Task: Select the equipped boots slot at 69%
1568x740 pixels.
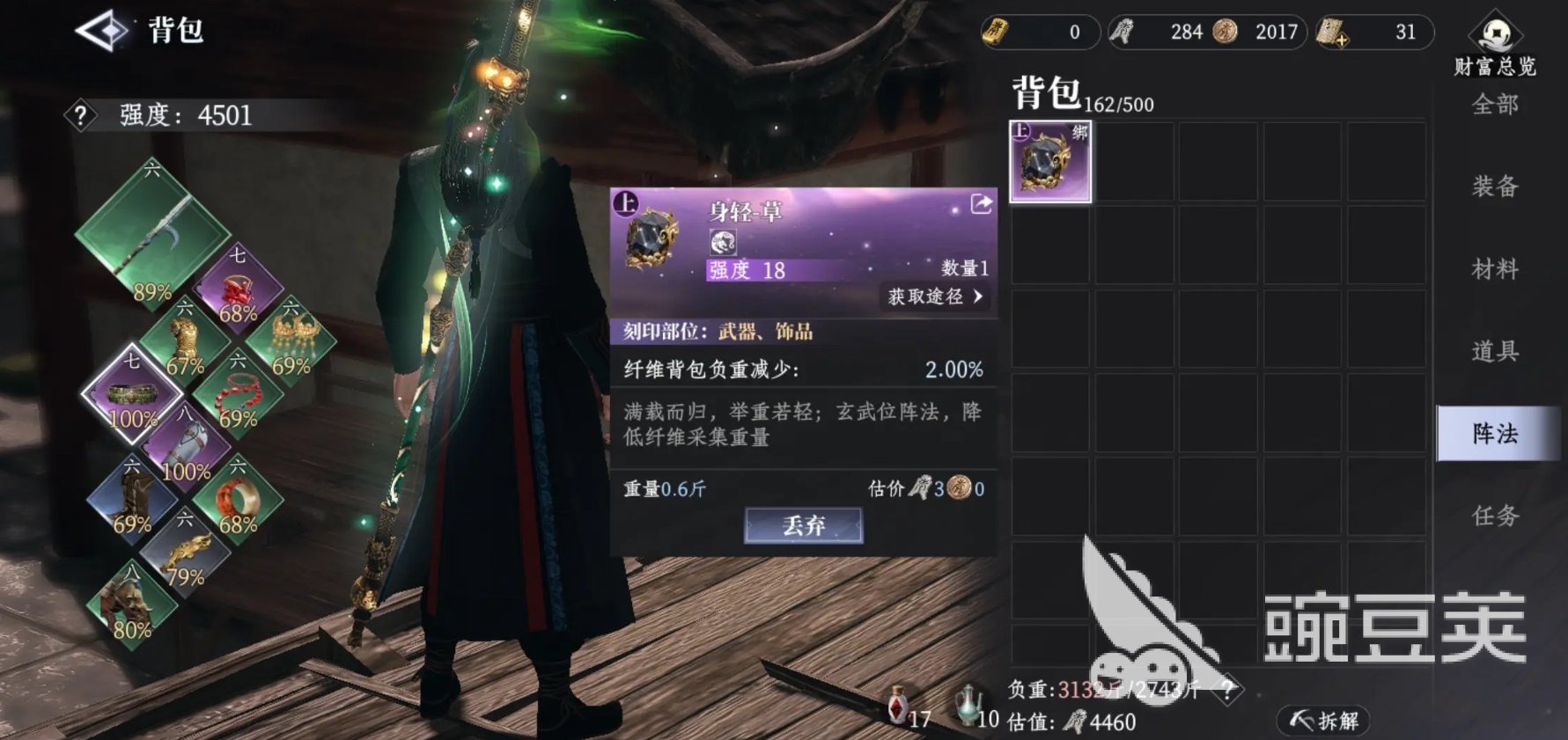Action: coord(132,501)
